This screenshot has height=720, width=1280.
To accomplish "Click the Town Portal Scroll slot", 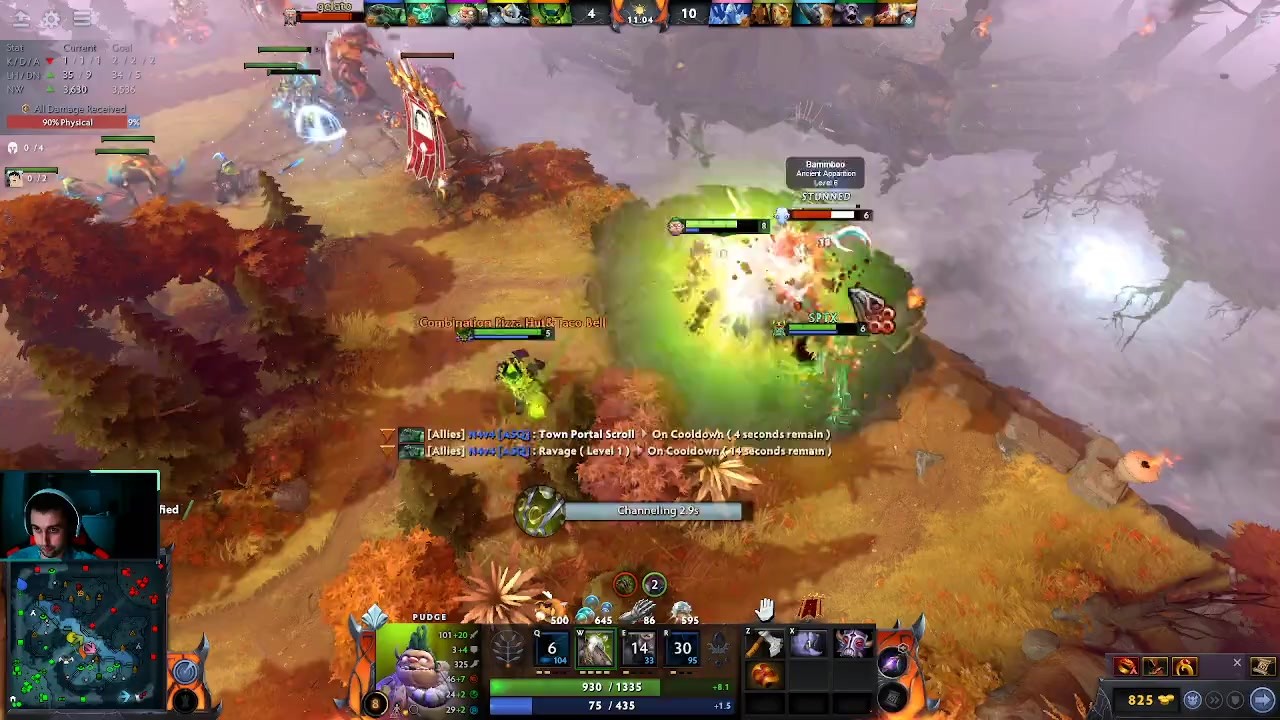I will point(892,693).
